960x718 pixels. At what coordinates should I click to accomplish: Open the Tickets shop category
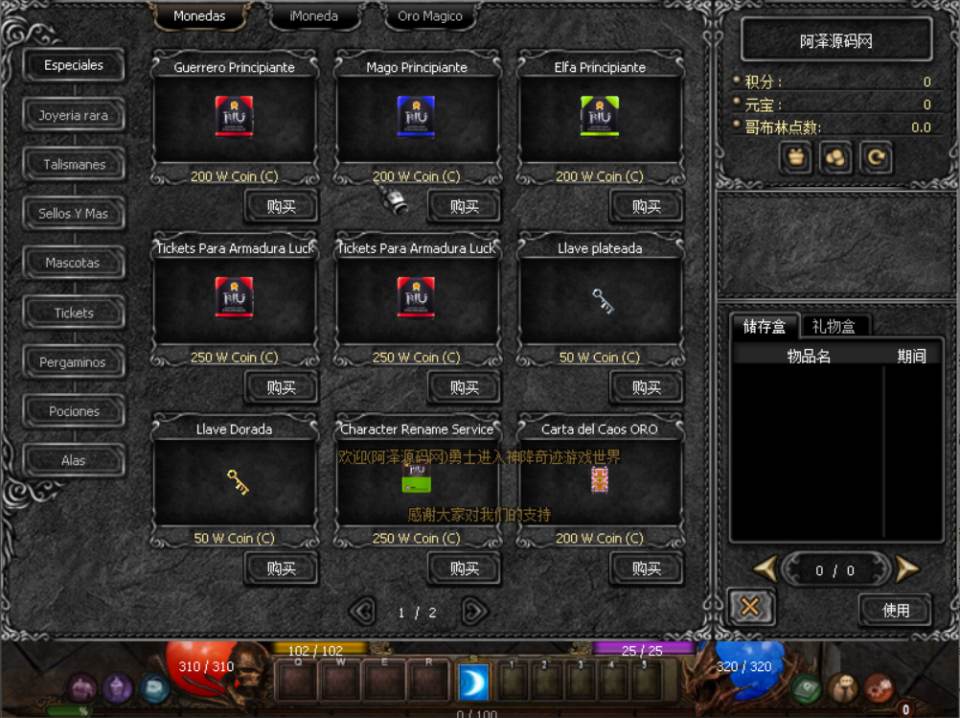click(73, 313)
